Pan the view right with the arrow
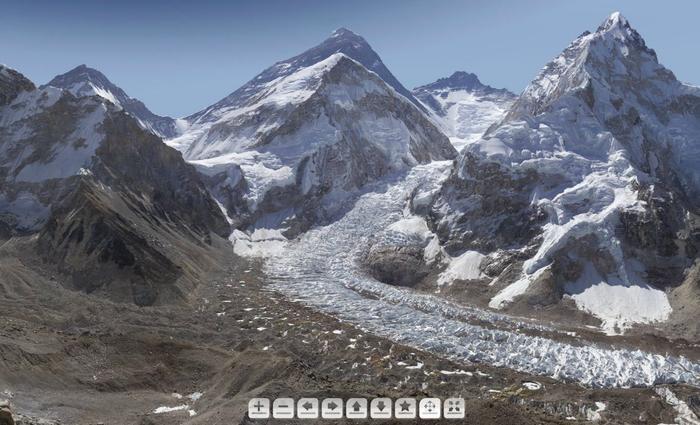700x425 pixels. click(x=332, y=407)
